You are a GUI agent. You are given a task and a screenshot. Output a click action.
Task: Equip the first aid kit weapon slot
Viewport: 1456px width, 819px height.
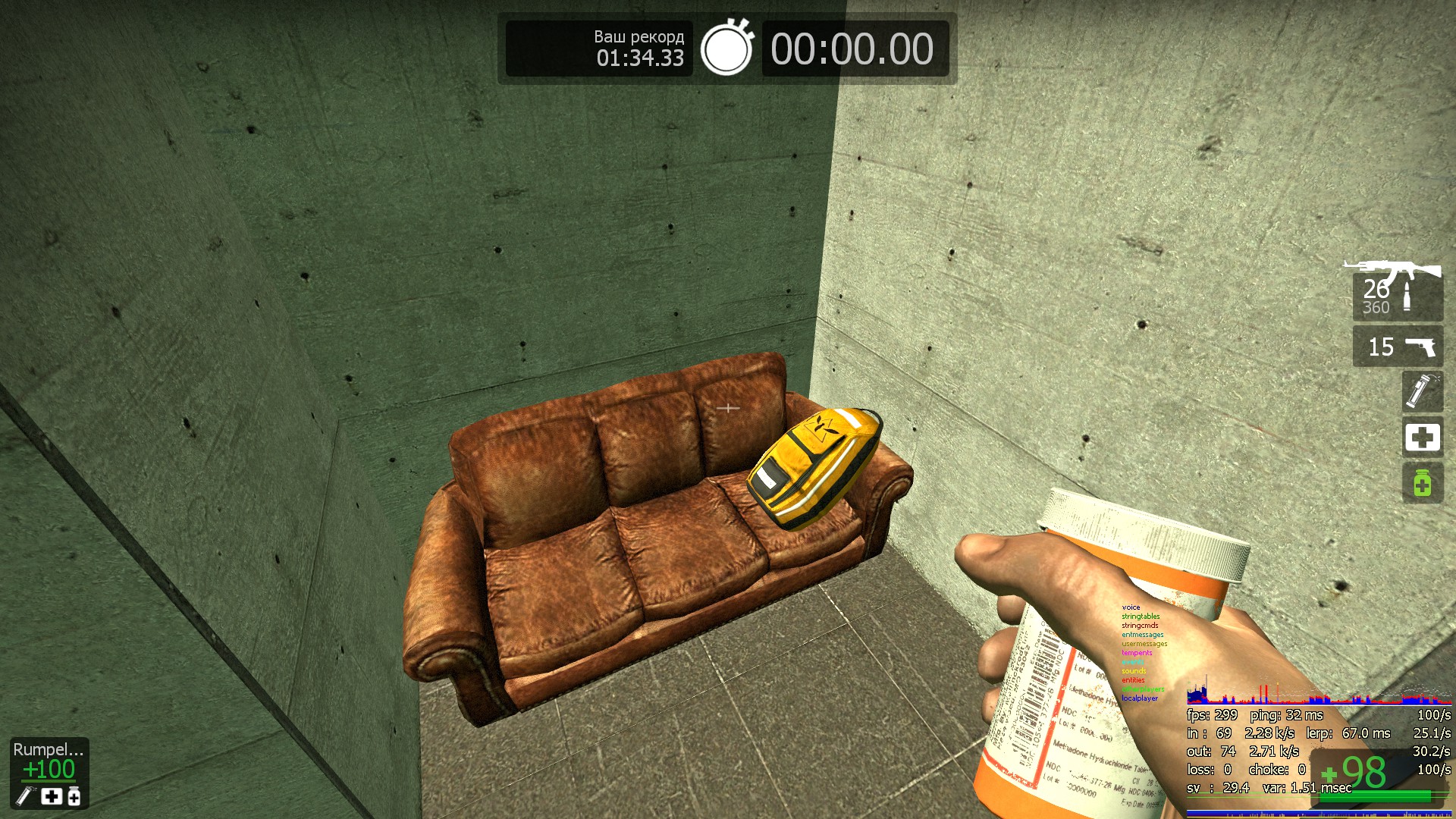pos(1422,438)
